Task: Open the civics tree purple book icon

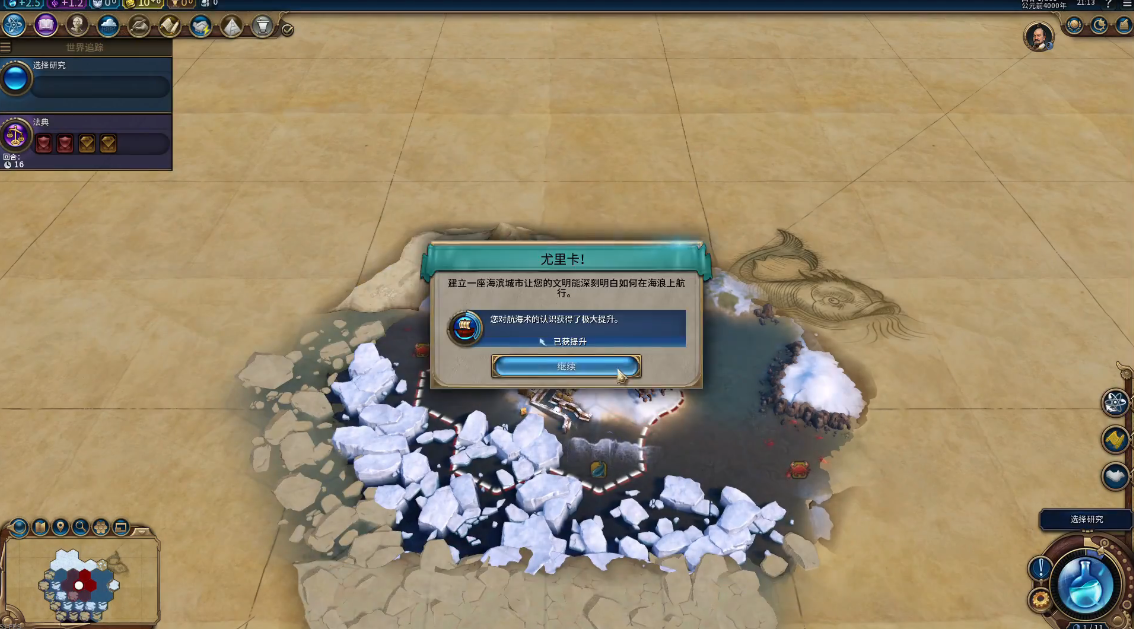Action: pos(46,25)
